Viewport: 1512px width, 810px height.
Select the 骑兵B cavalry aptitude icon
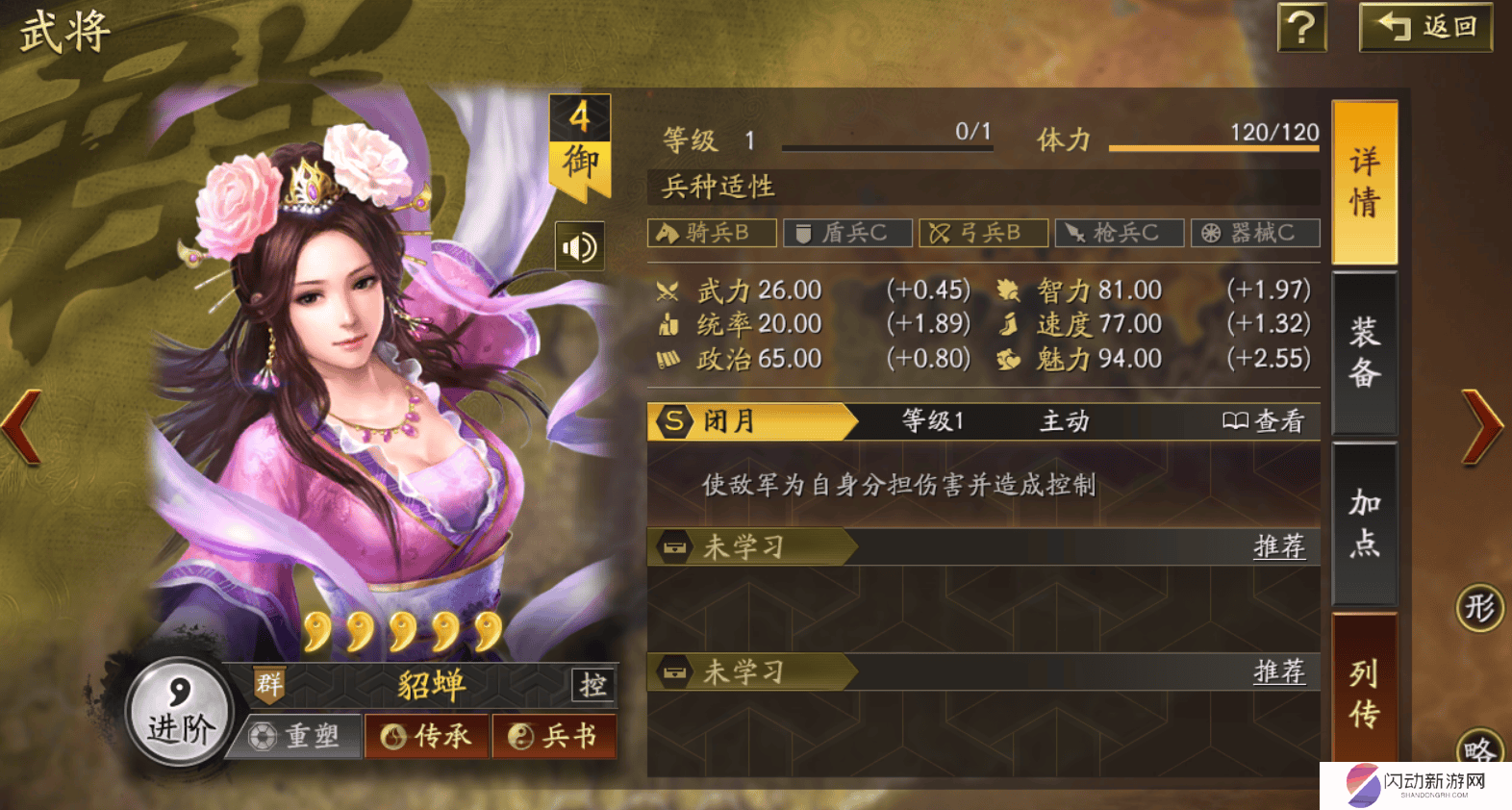click(712, 232)
